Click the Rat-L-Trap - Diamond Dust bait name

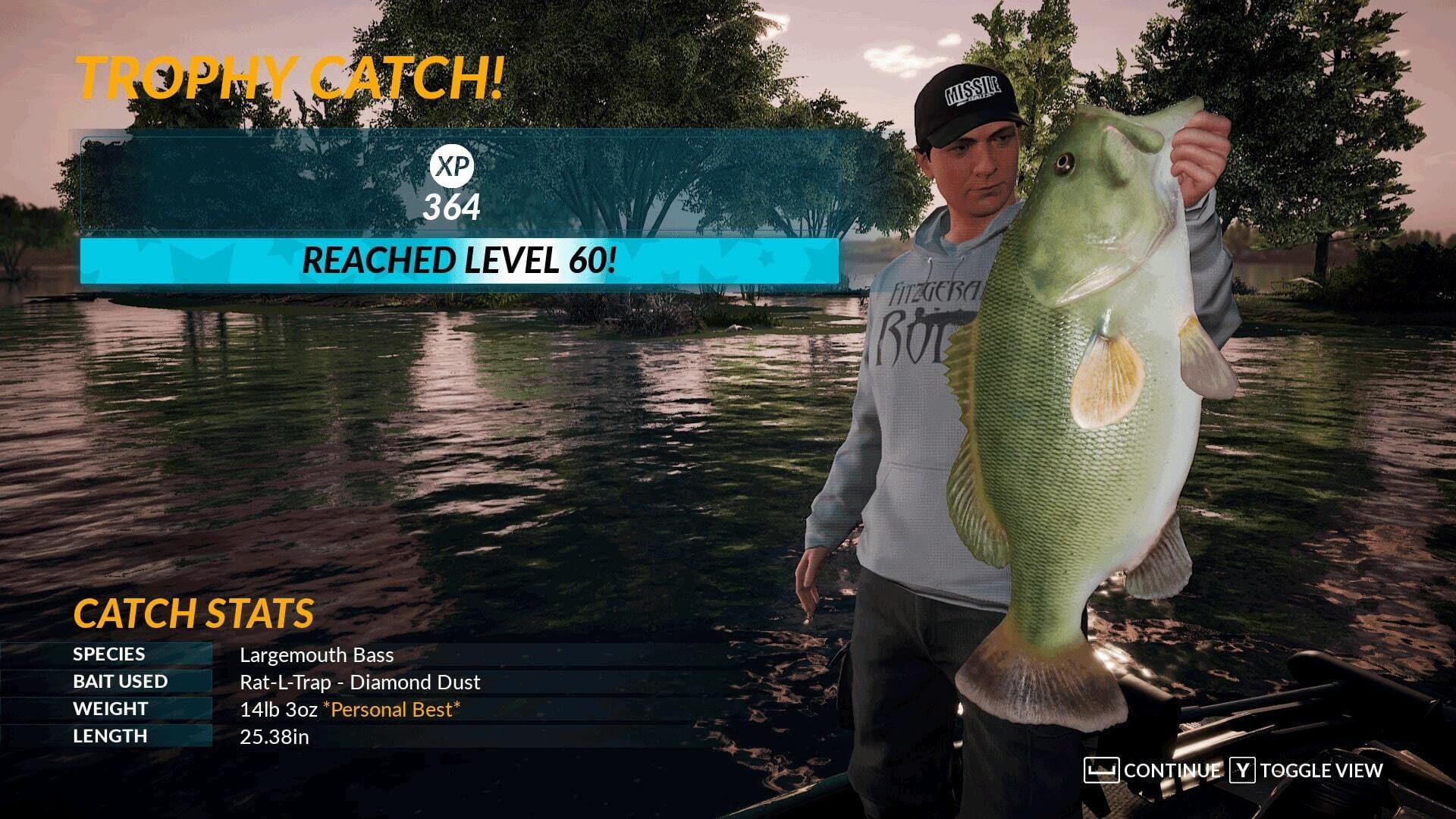359,682
